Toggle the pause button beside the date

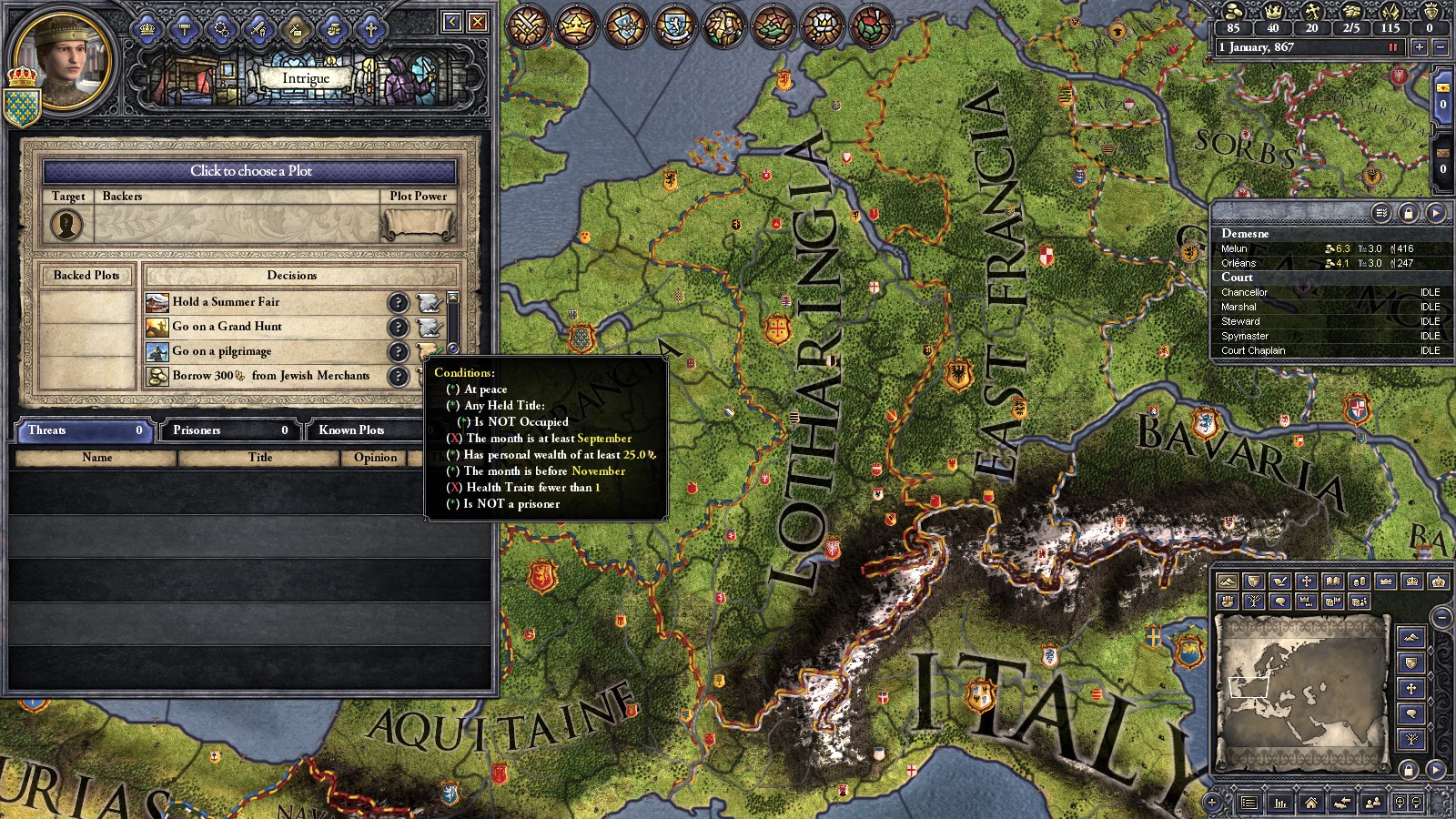click(x=1392, y=47)
